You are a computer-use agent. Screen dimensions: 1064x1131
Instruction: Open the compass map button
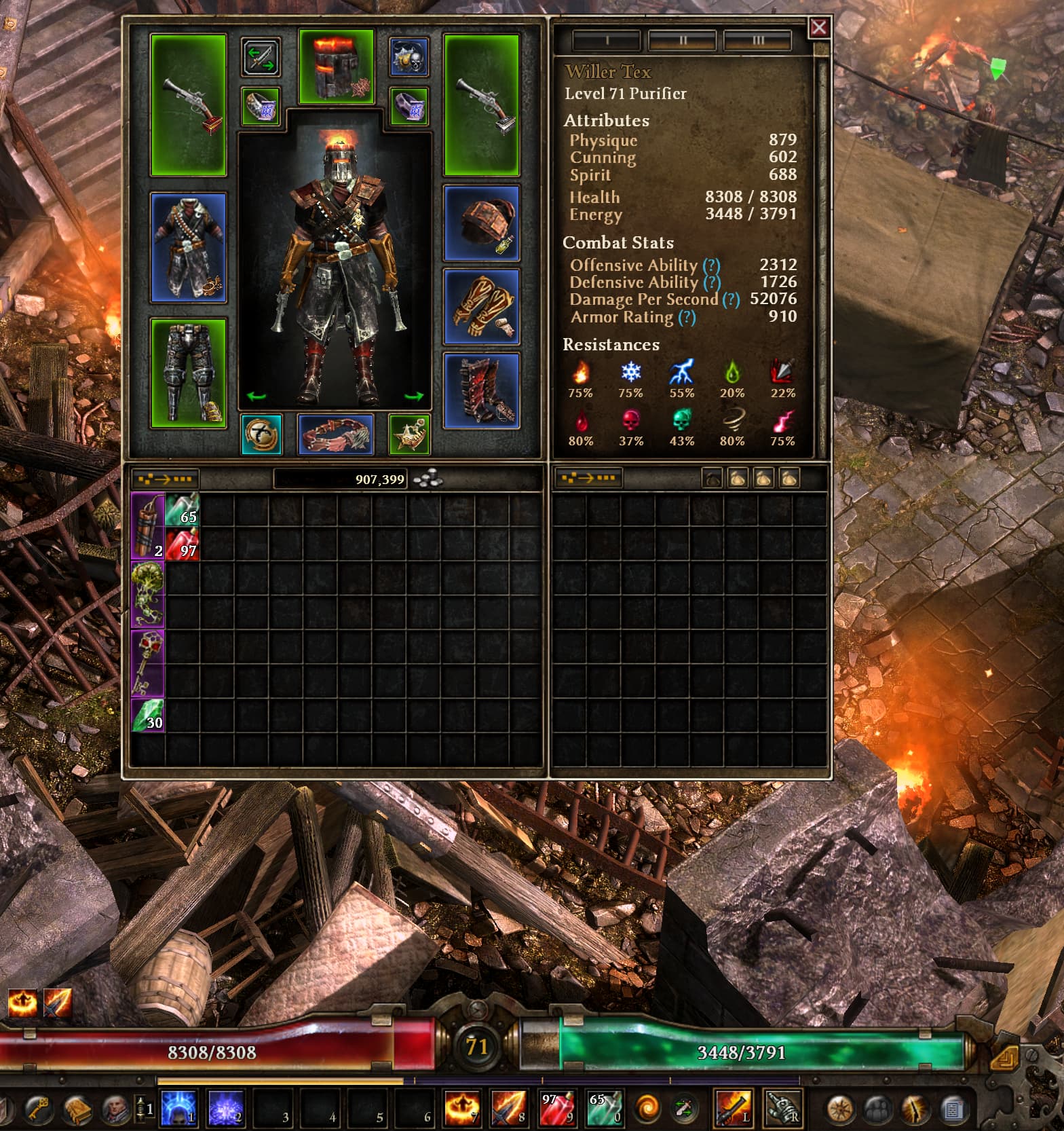[x=840, y=1109]
